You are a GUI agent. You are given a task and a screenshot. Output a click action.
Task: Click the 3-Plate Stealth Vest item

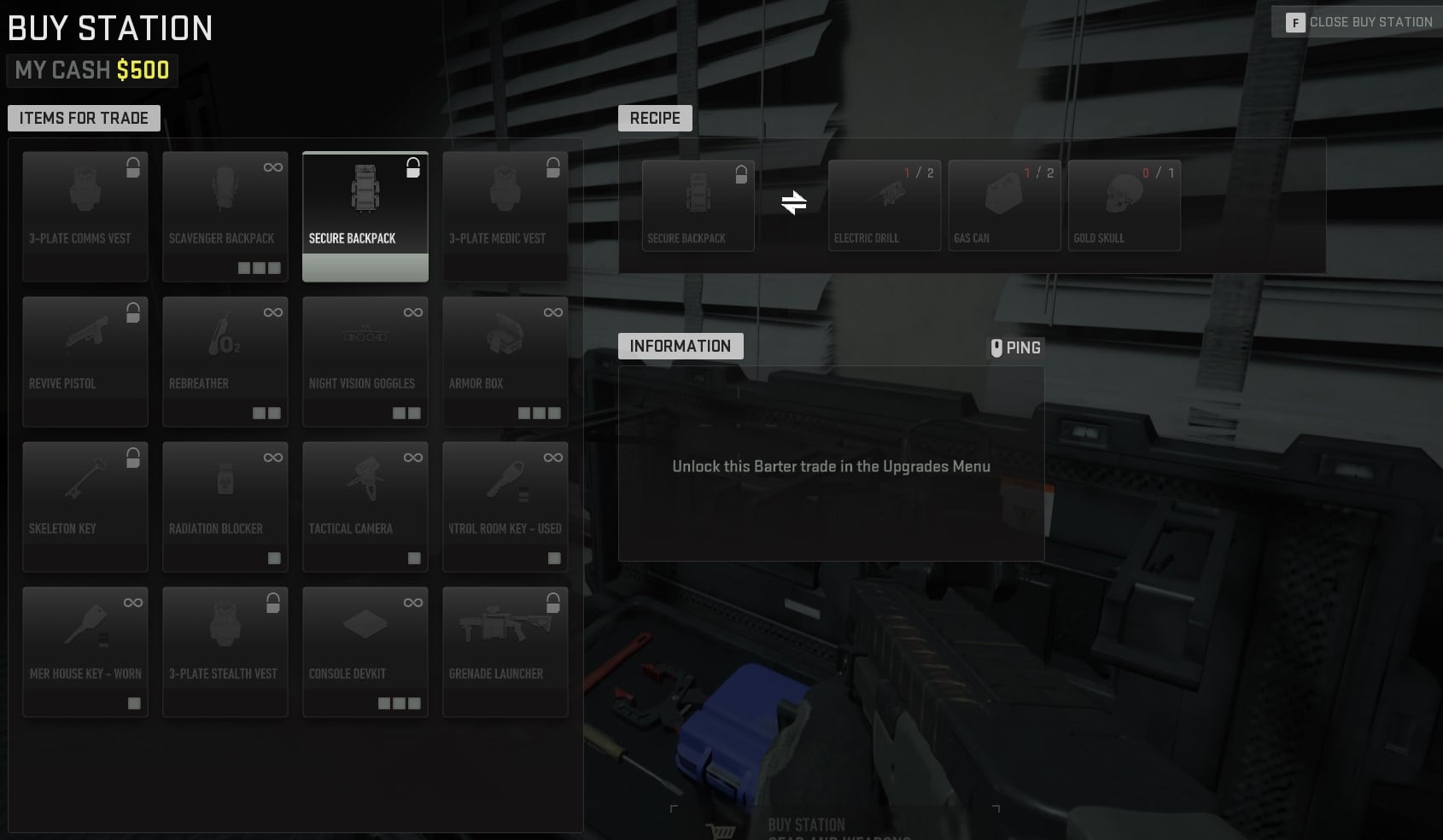[225, 651]
